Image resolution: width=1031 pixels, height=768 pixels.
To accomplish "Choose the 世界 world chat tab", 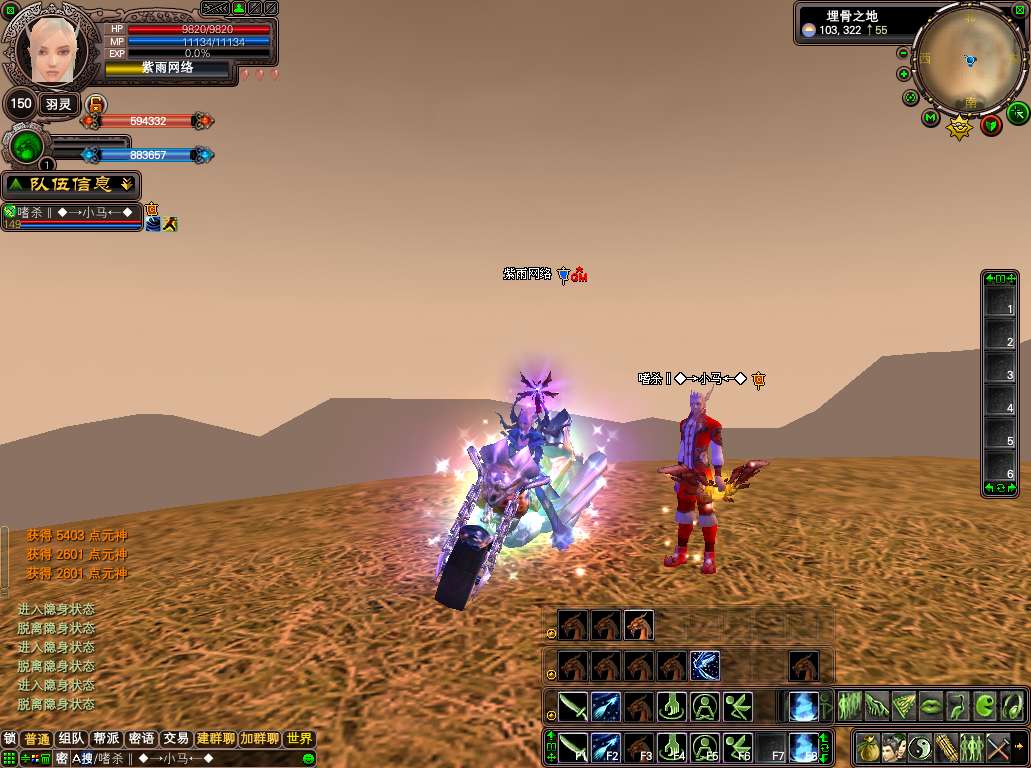I will pyautogui.click(x=299, y=739).
